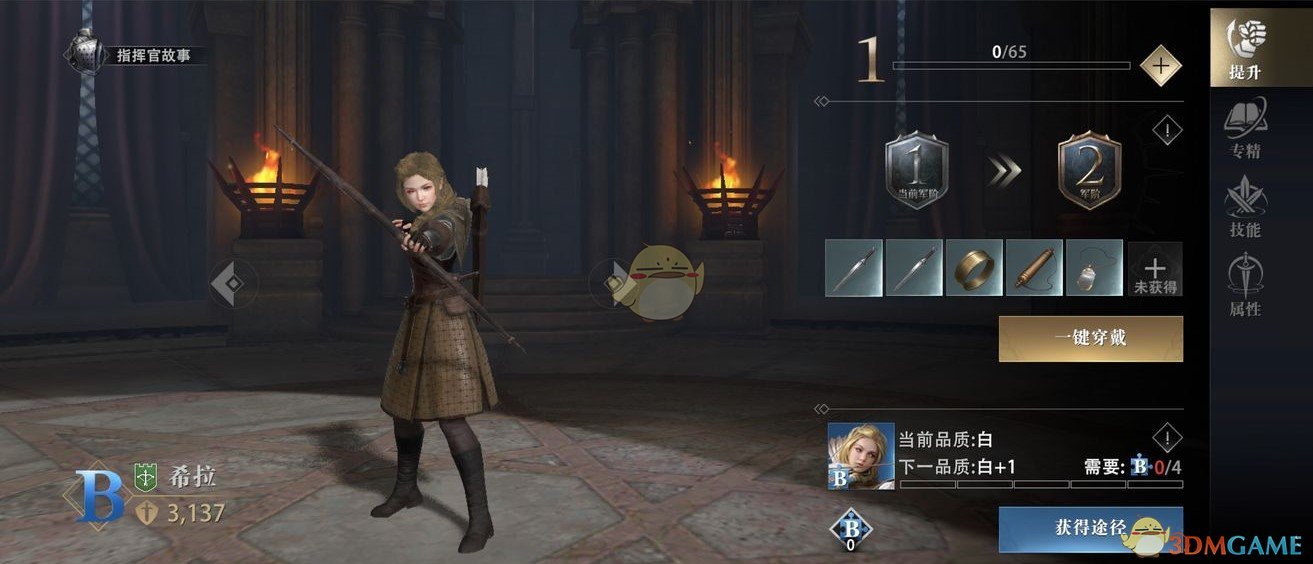The width and height of the screenshot is (1313, 564).
Task: Tap the 一键穿戴 equip-all button
Action: click(x=1090, y=339)
